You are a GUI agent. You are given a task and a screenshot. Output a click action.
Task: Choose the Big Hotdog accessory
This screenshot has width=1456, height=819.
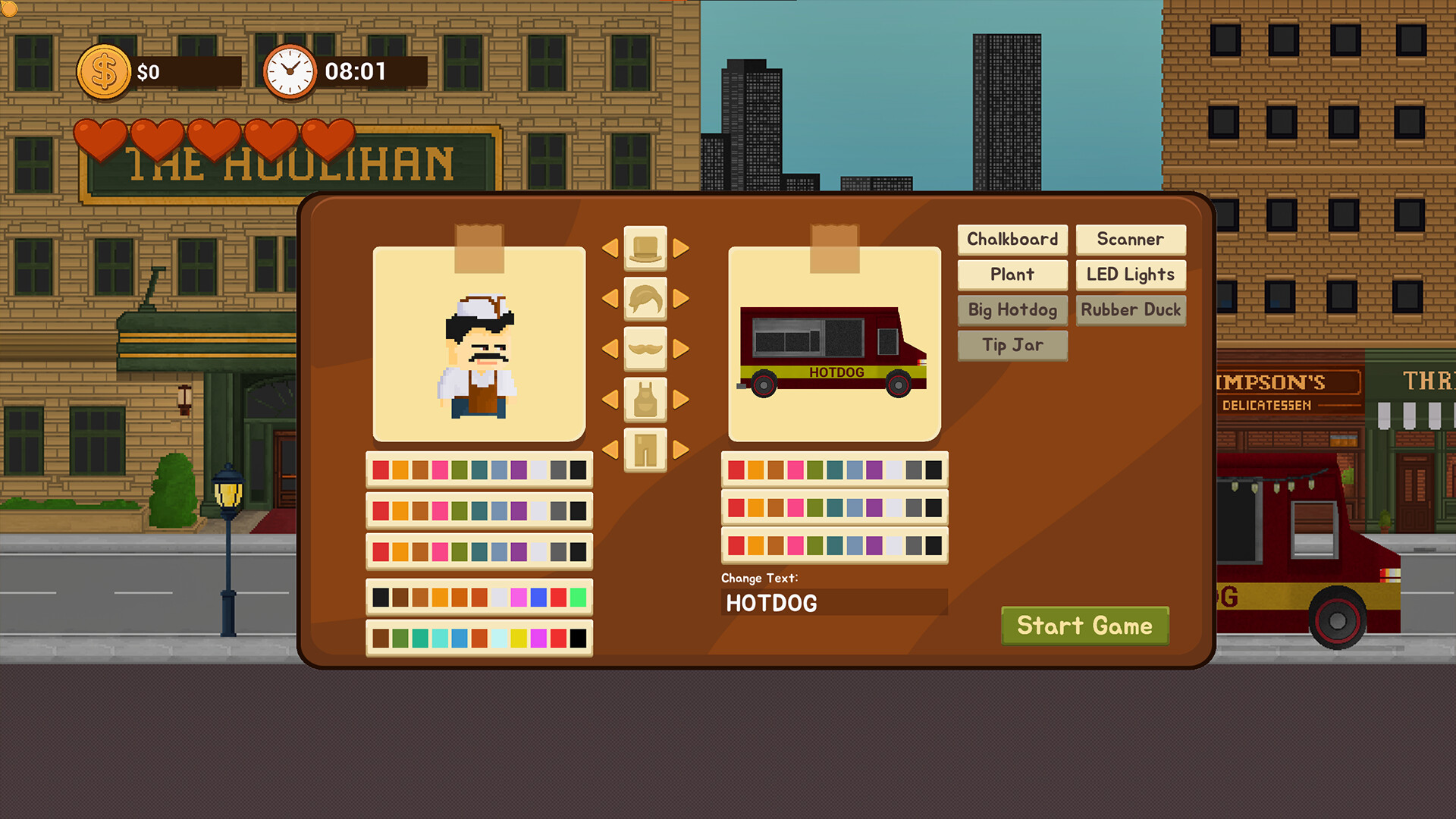click(1012, 309)
